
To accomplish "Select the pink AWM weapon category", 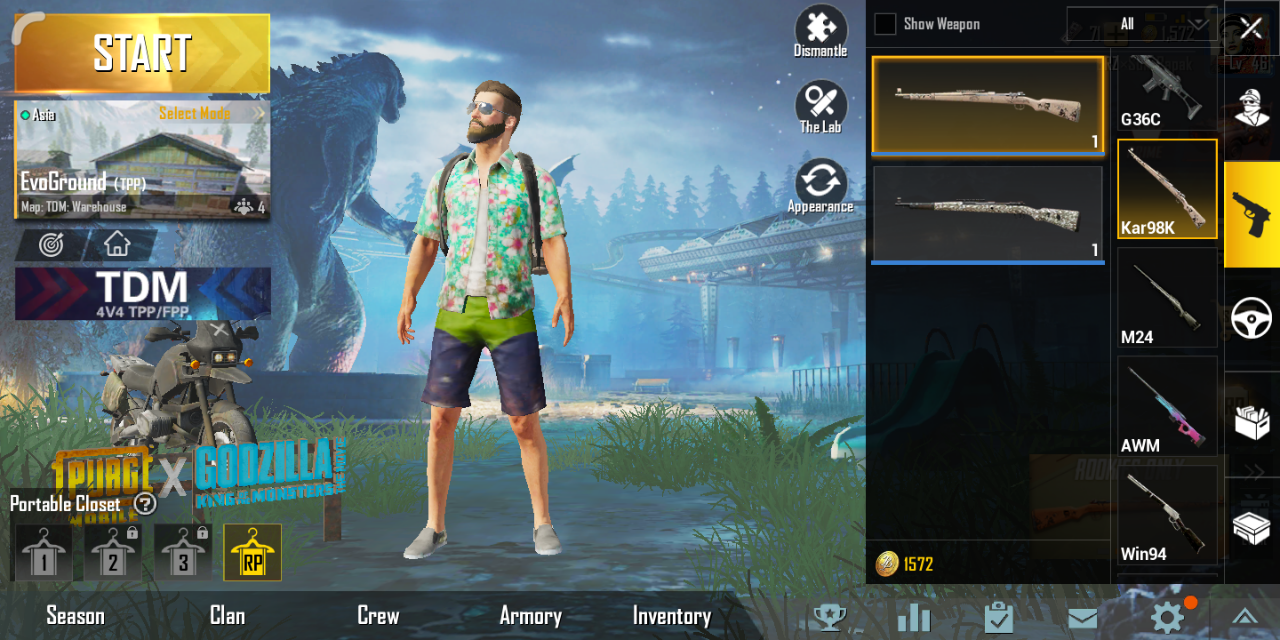I will (1166, 408).
